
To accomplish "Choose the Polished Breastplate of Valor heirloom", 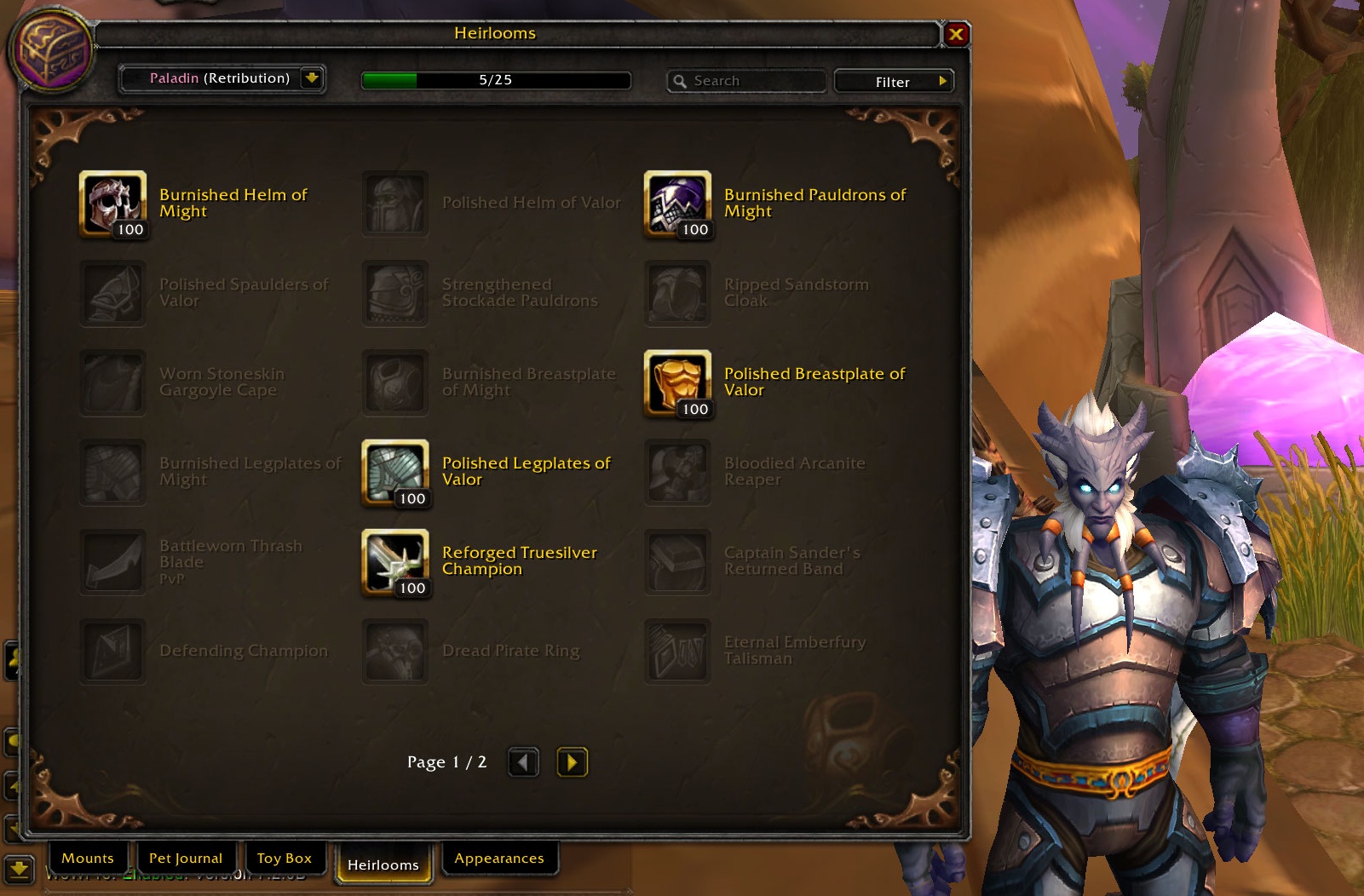I will 677,382.
